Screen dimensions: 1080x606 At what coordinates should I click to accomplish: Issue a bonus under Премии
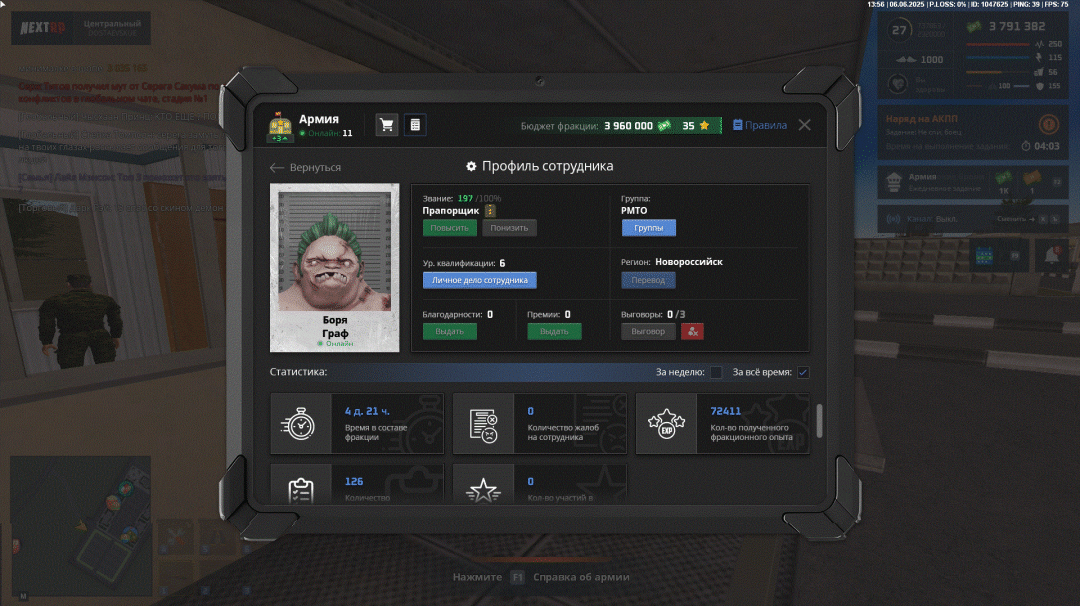click(554, 331)
